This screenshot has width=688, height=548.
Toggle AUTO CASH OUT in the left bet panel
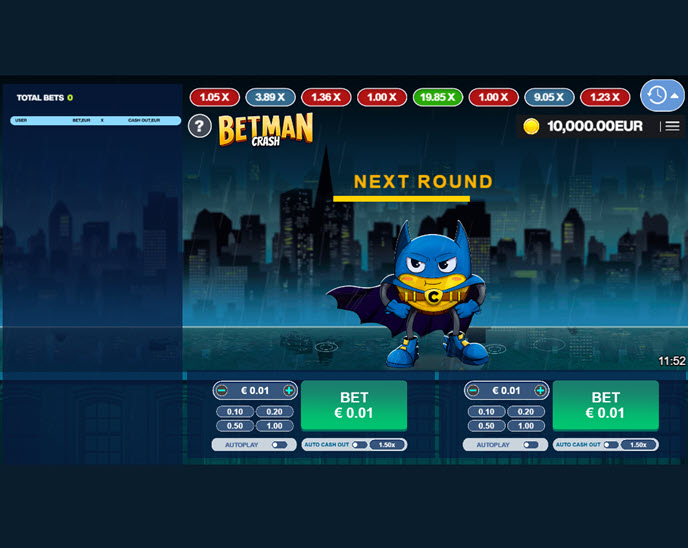pyautogui.click(x=359, y=445)
